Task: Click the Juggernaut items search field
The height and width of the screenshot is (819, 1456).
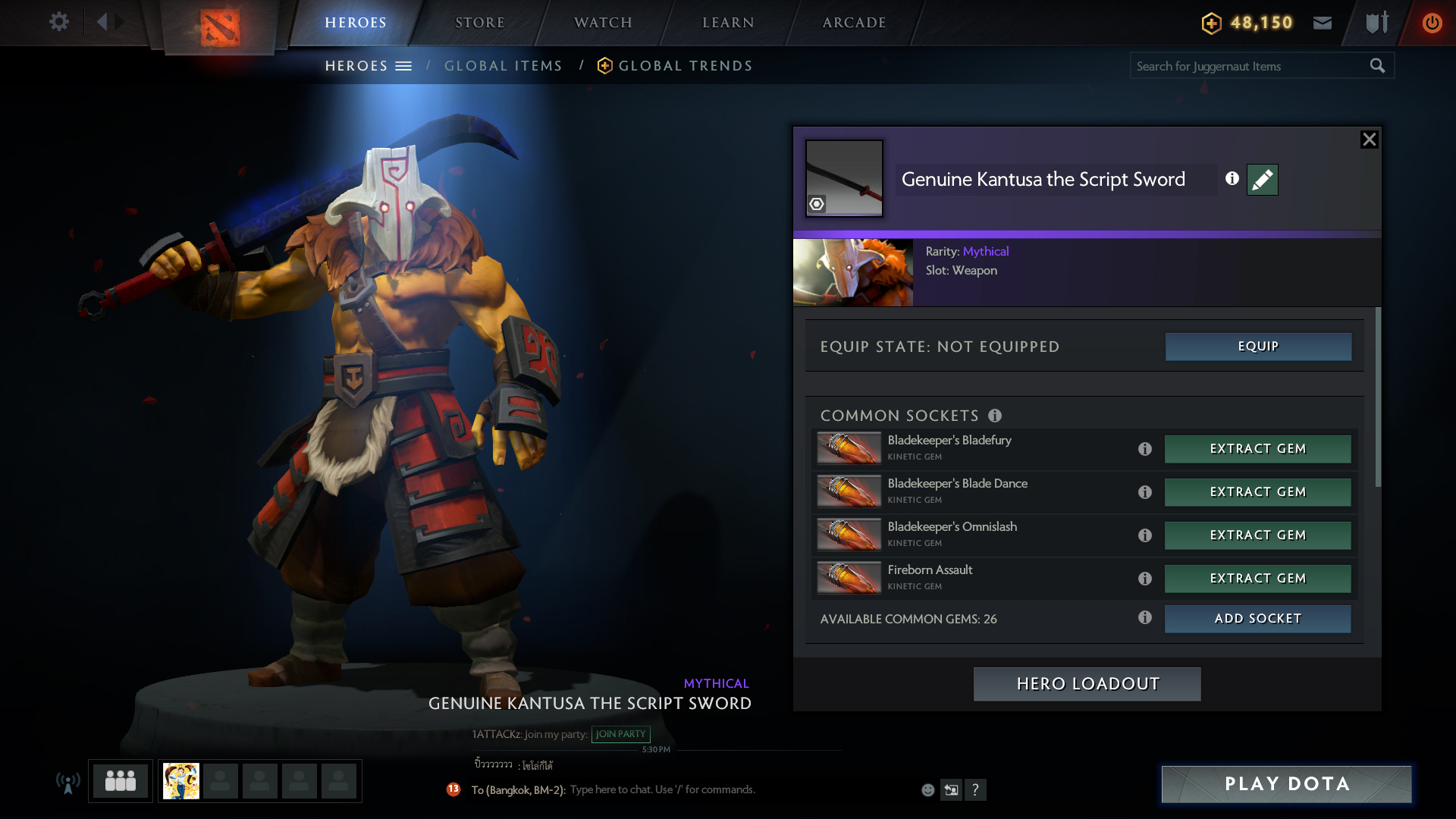Action: pyautogui.click(x=1247, y=66)
